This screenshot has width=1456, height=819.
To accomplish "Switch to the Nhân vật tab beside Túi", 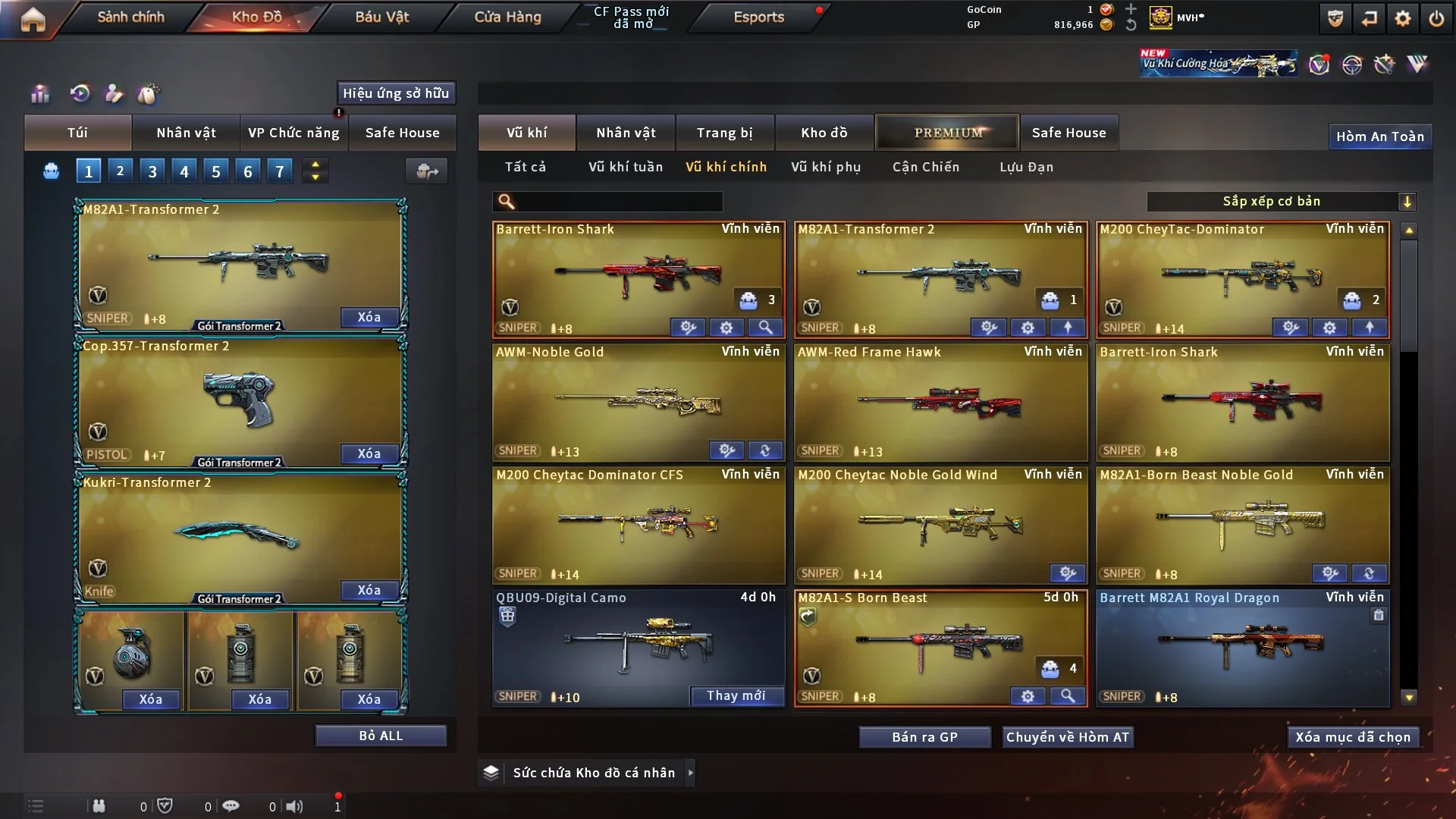I will [186, 133].
